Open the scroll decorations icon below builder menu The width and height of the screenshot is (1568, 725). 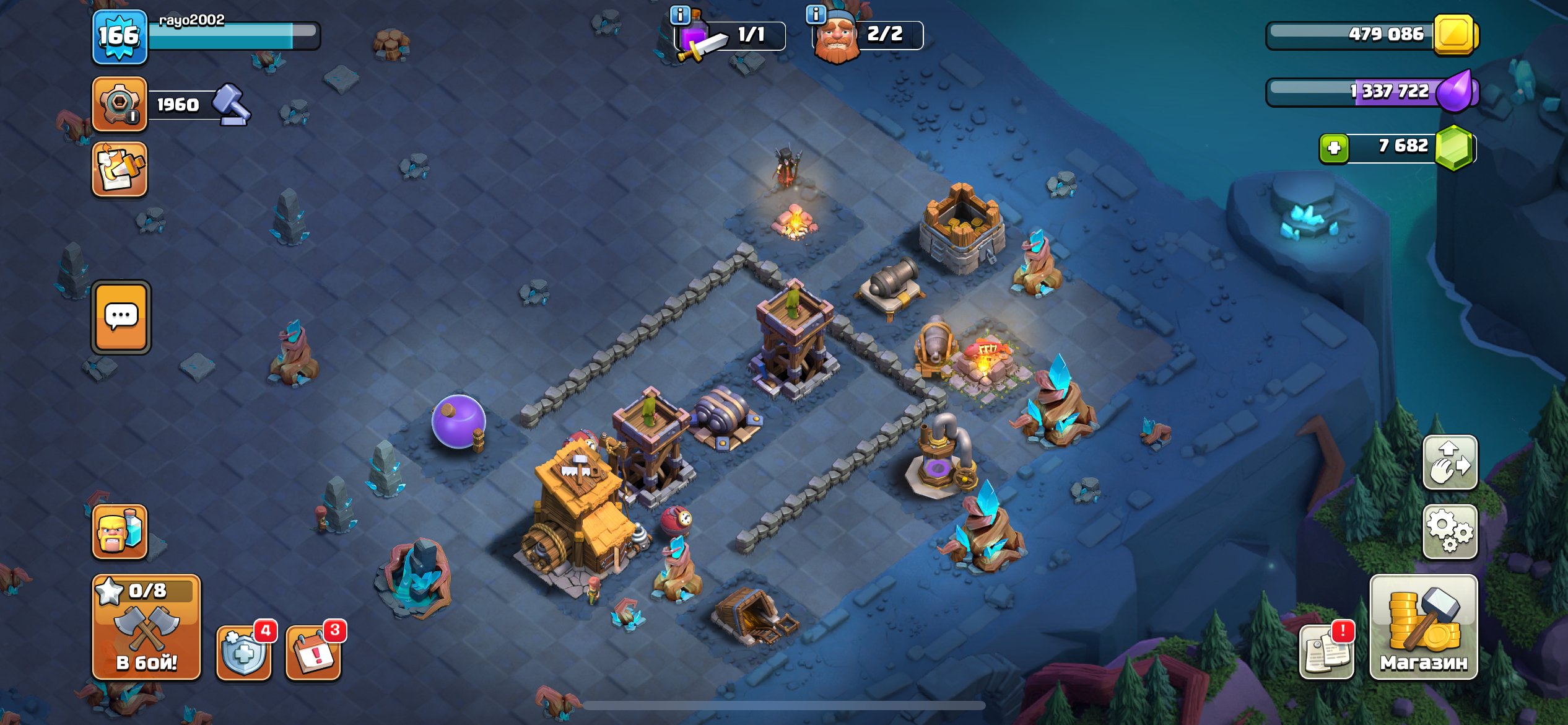pyautogui.click(x=120, y=169)
